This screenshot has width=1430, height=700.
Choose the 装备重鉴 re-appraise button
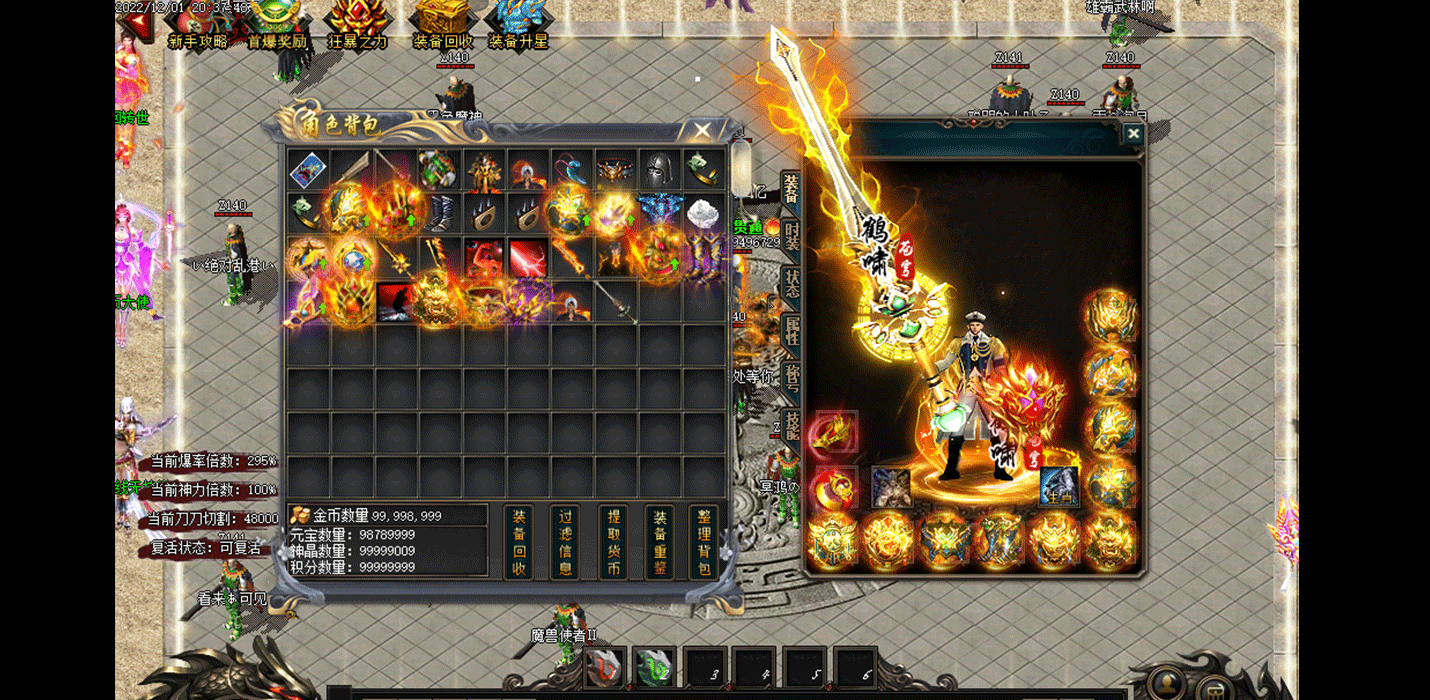[x=659, y=542]
